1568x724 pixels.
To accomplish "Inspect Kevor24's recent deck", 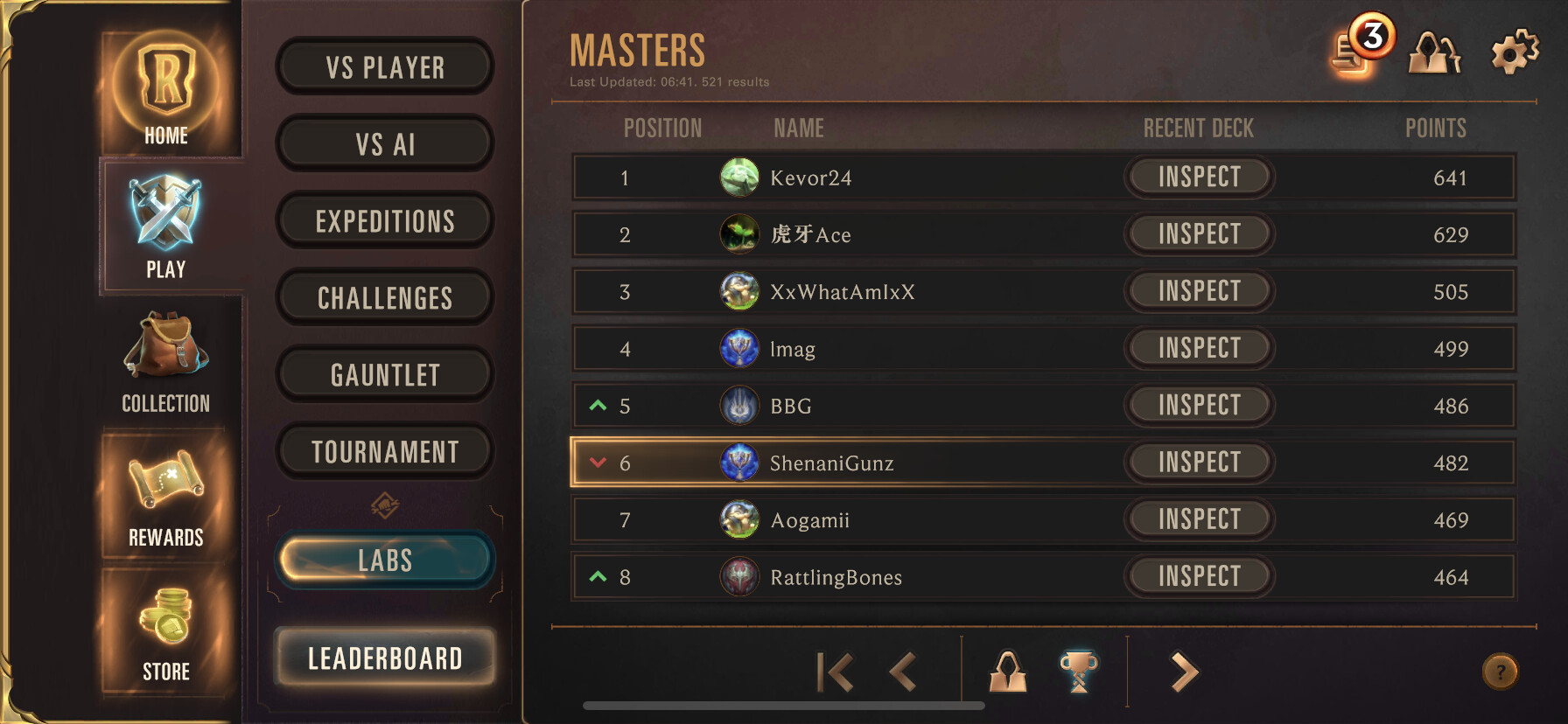I will tap(1199, 177).
